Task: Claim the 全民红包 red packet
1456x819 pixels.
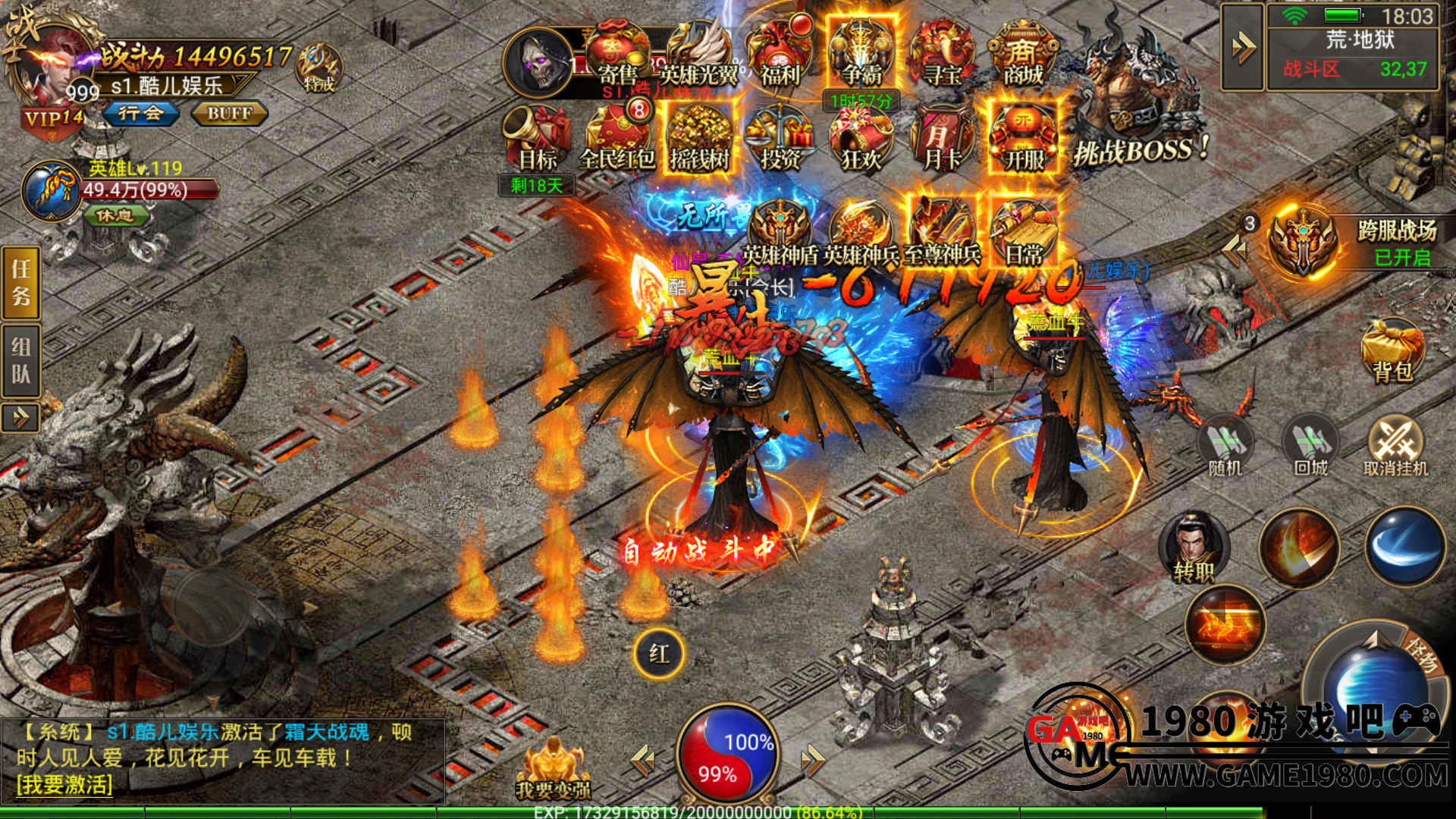Action: coord(617,140)
